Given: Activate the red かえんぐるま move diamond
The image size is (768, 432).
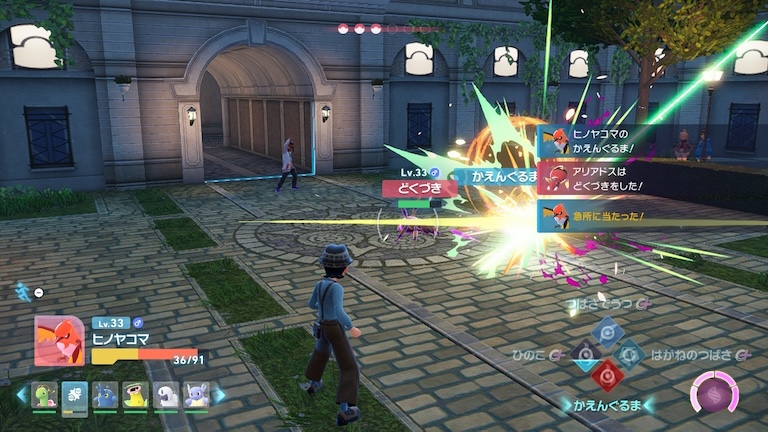Looking at the screenshot, I should tap(607, 375).
